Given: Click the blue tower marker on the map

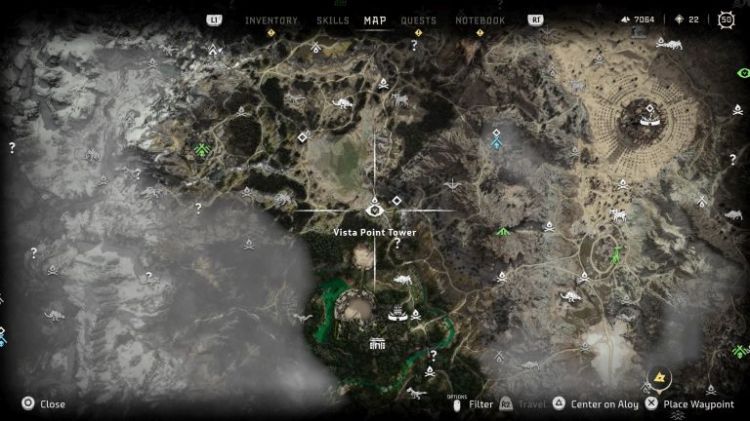Looking at the screenshot, I should [496, 141].
